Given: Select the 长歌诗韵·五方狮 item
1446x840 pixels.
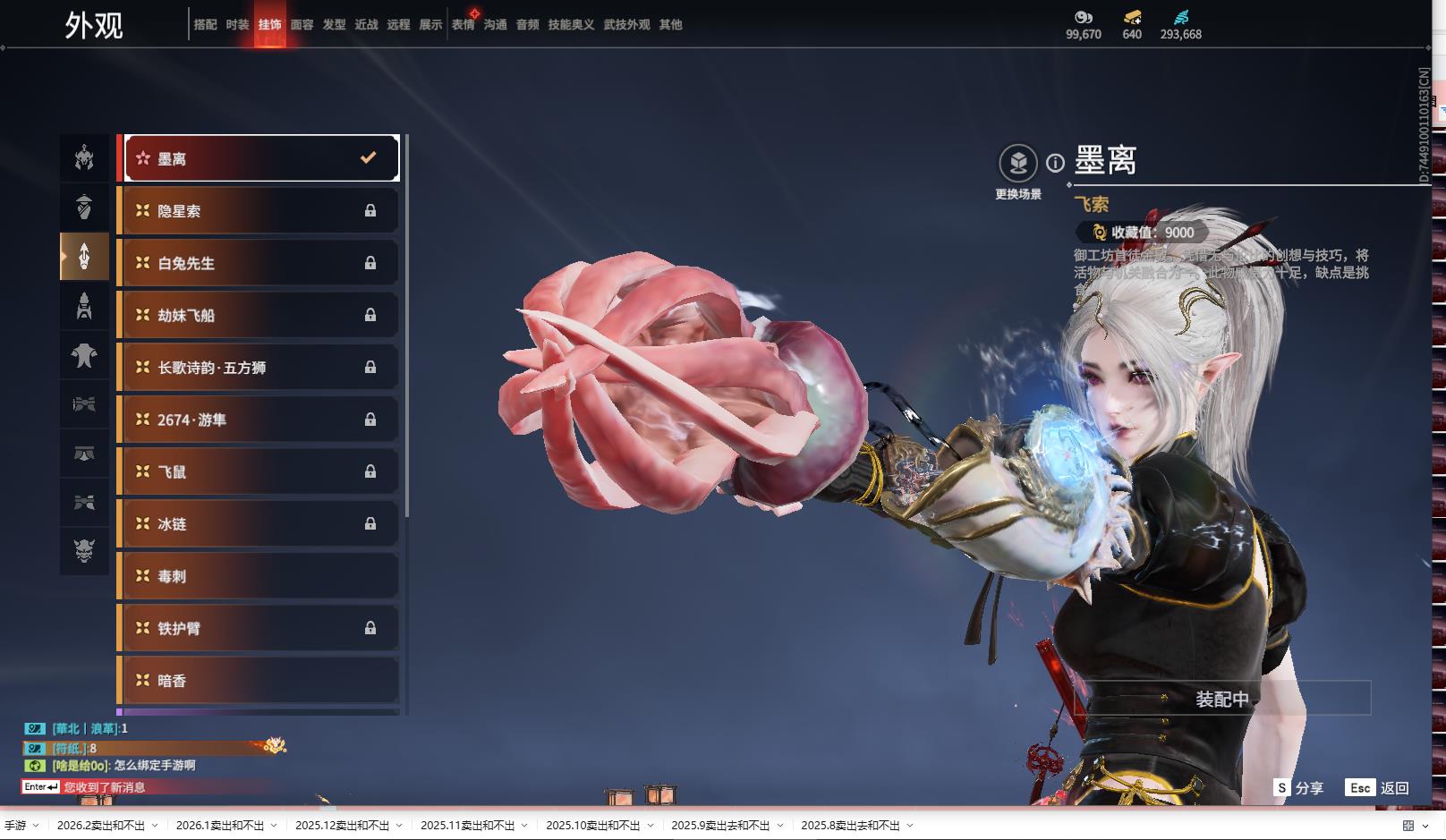Looking at the screenshot, I should click(259, 368).
